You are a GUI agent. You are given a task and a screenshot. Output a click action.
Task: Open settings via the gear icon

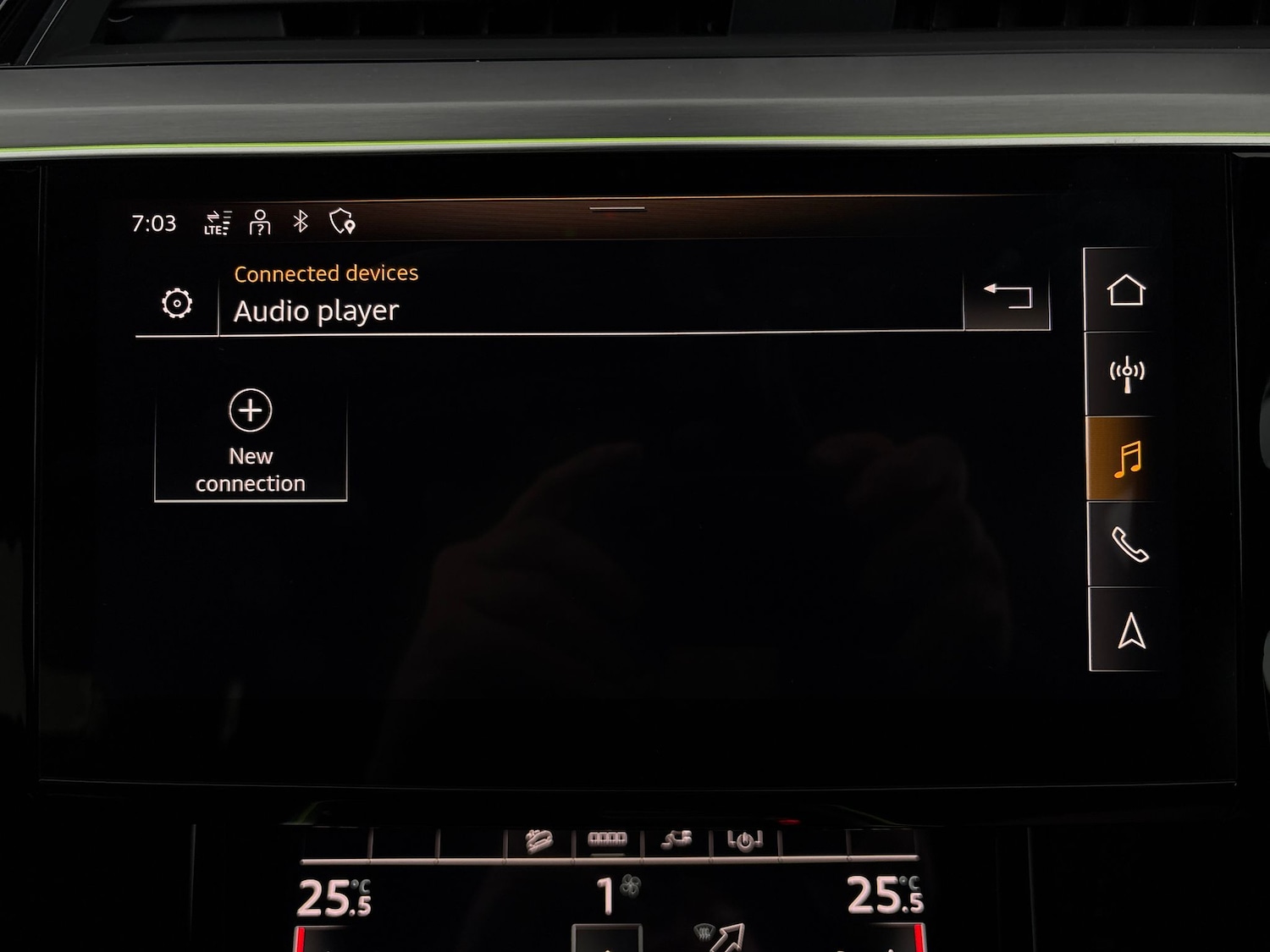pyautogui.click(x=176, y=301)
